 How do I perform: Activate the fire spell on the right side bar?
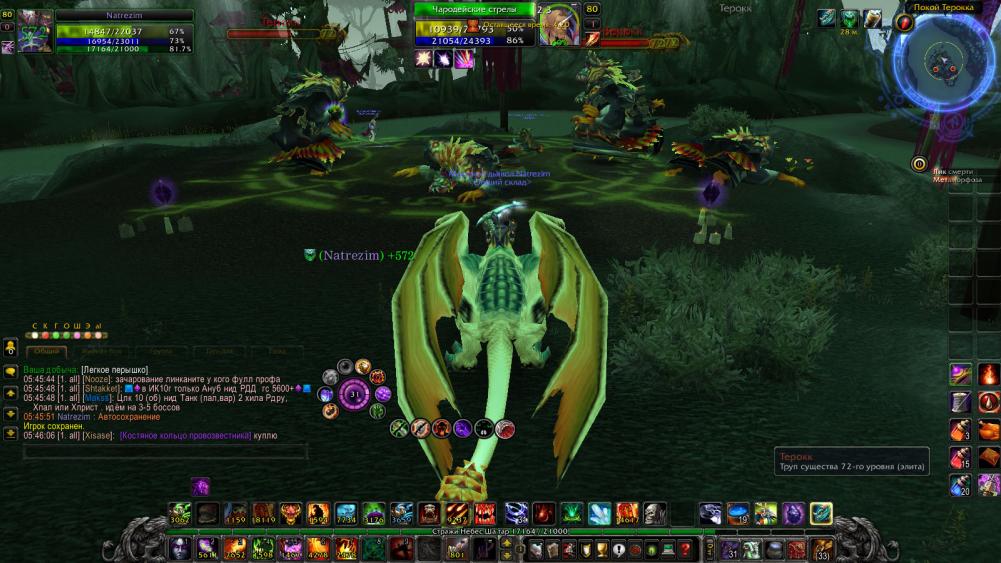(x=988, y=374)
